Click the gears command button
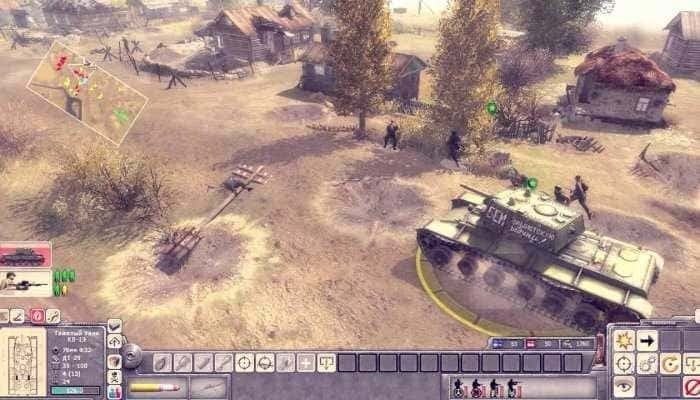 pos(647,364)
